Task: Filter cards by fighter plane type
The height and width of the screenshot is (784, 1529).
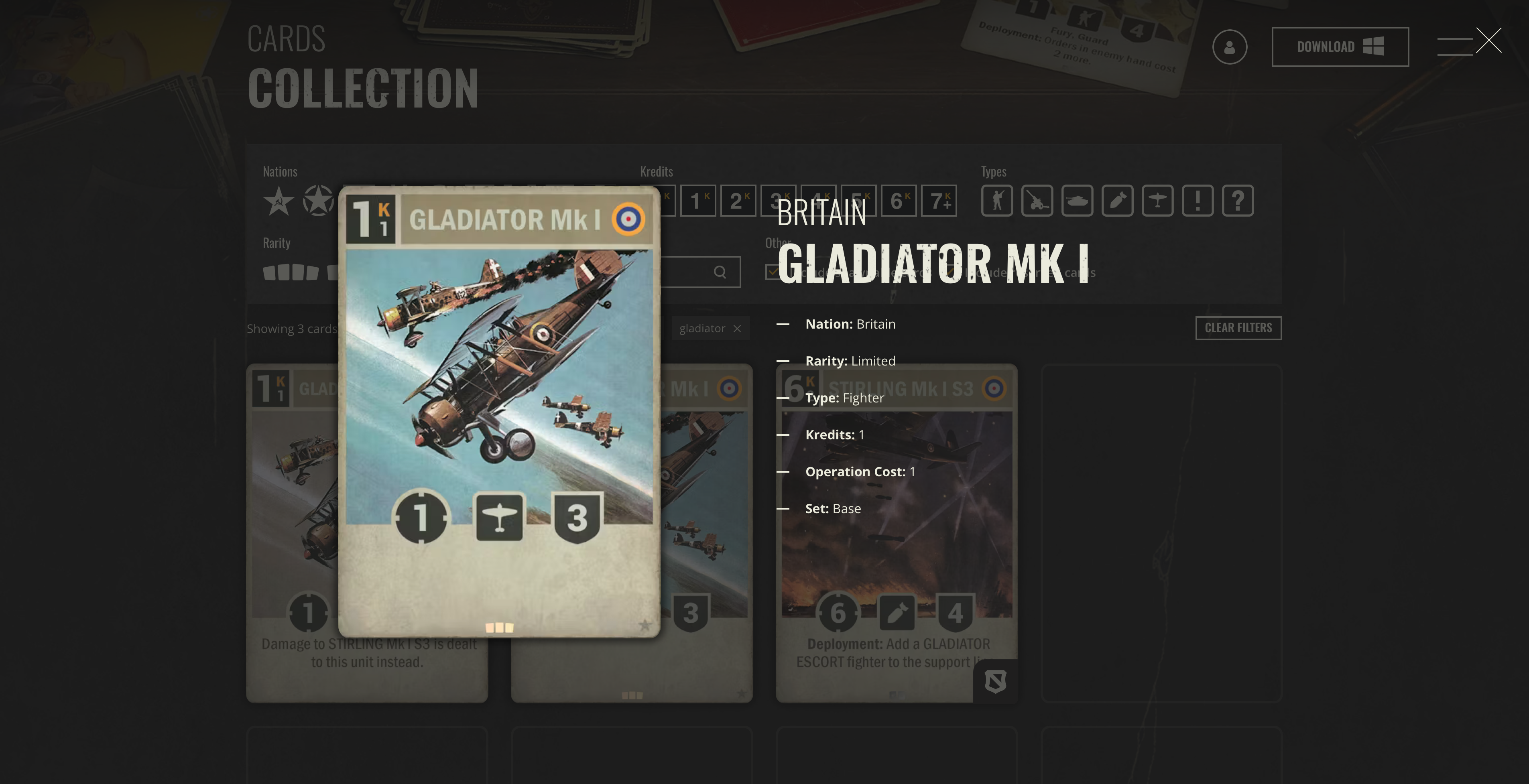Action: point(1157,201)
